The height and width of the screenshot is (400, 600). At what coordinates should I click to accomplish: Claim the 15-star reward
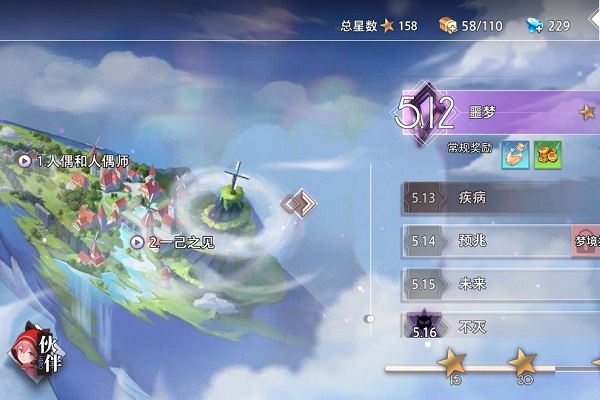tap(453, 362)
